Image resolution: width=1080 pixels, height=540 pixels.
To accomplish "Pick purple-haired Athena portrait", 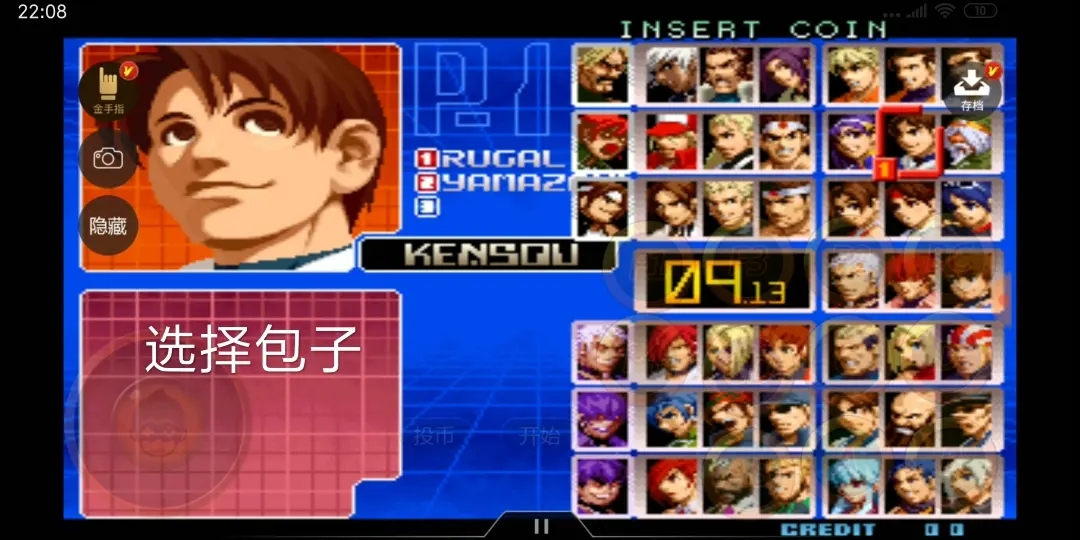I will (852, 141).
